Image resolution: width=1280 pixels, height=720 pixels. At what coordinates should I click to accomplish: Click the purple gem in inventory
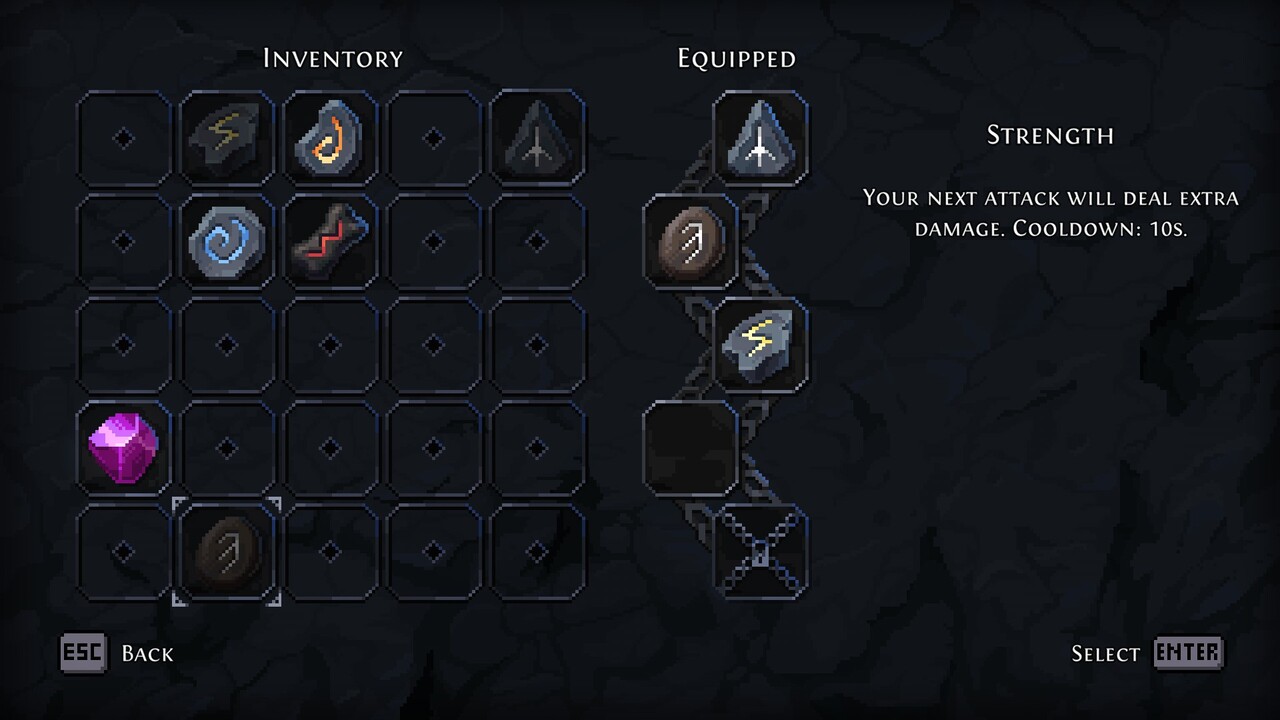point(124,449)
